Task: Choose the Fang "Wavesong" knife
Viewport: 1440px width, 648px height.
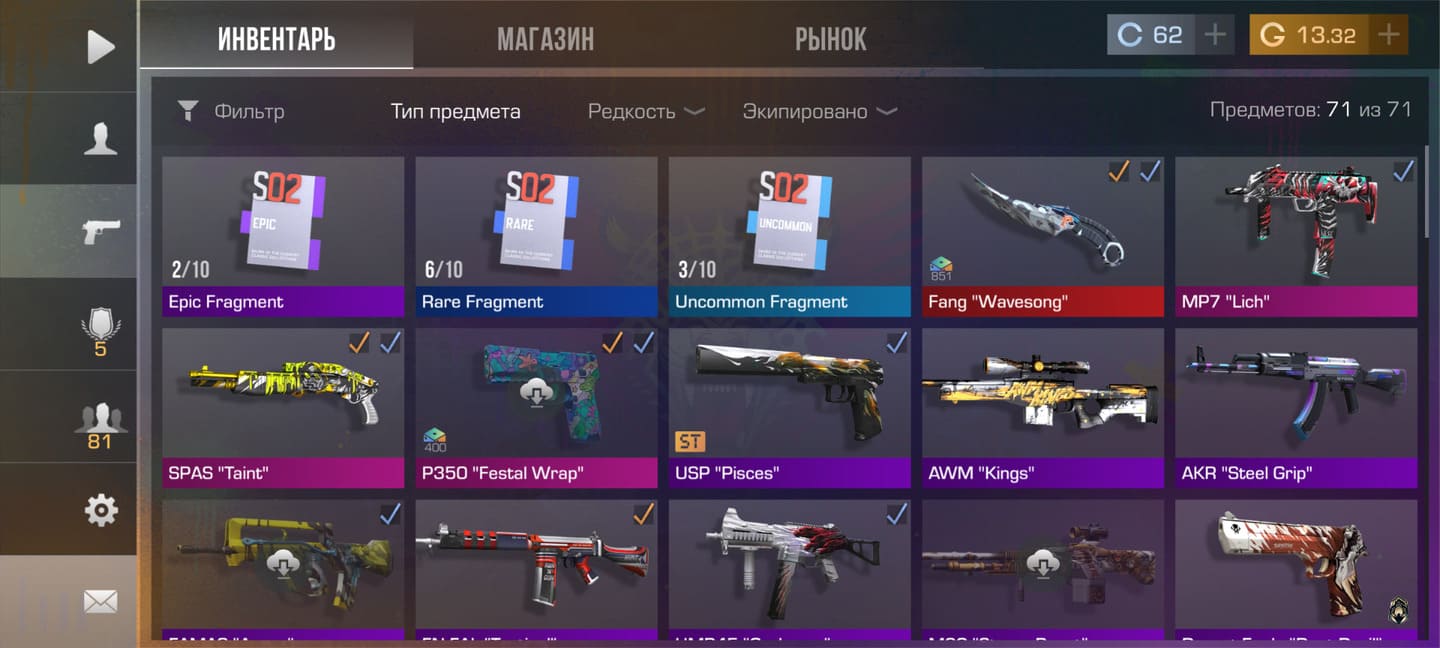Action: click(x=1042, y=235)
